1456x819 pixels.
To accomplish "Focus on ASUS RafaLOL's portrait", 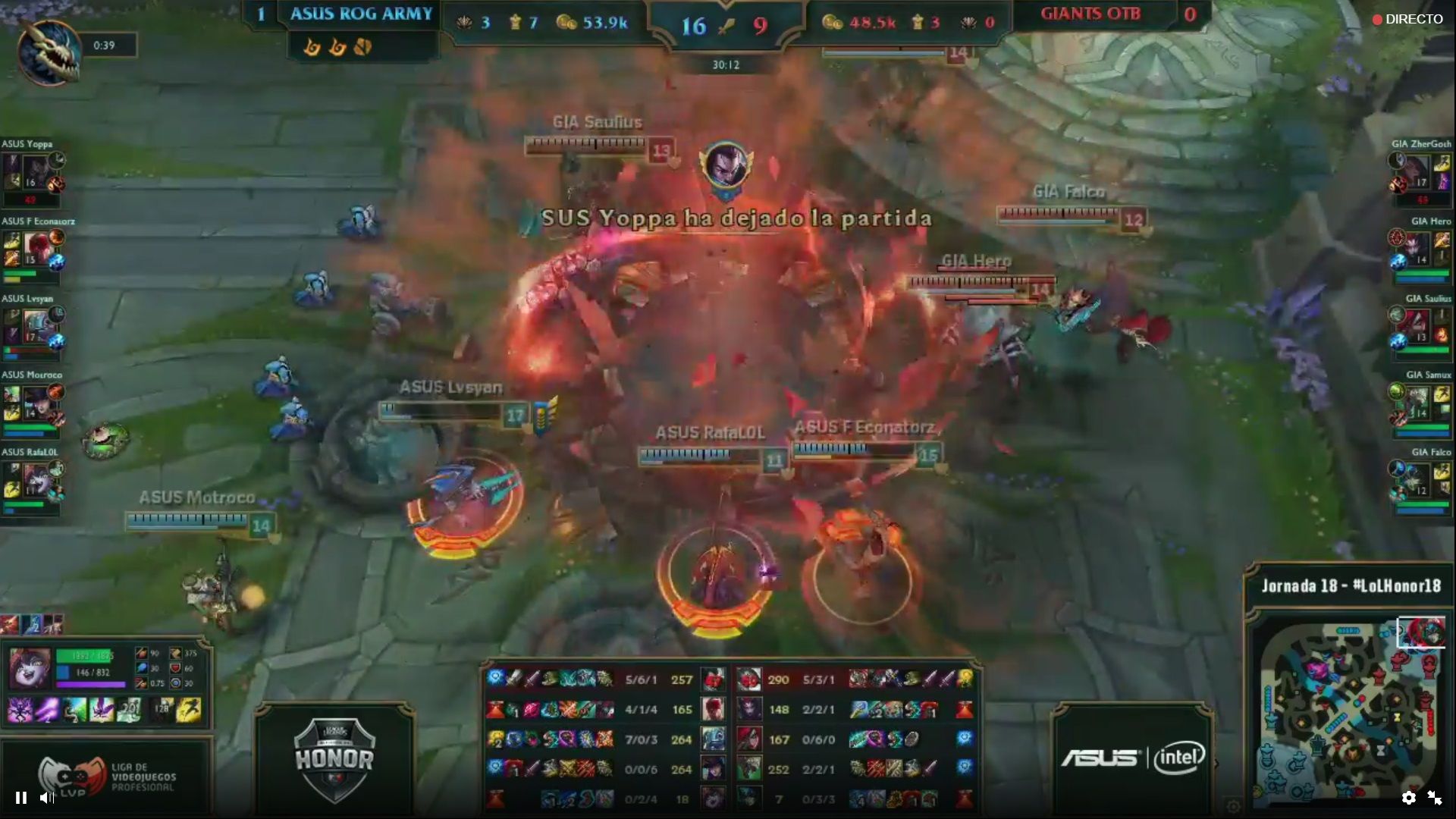I will (36, 479).
